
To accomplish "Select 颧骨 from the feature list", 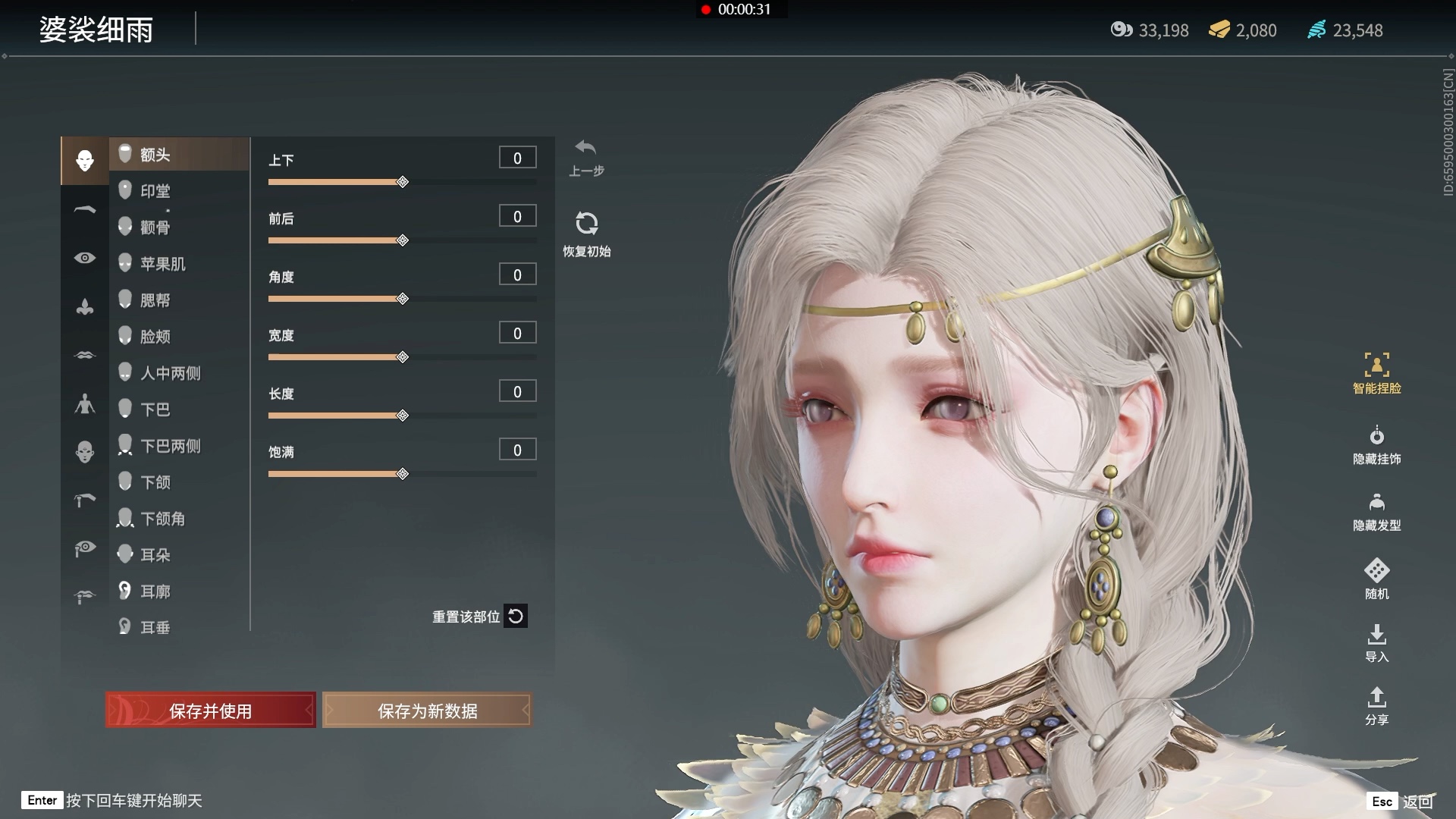I will [157, 227].
